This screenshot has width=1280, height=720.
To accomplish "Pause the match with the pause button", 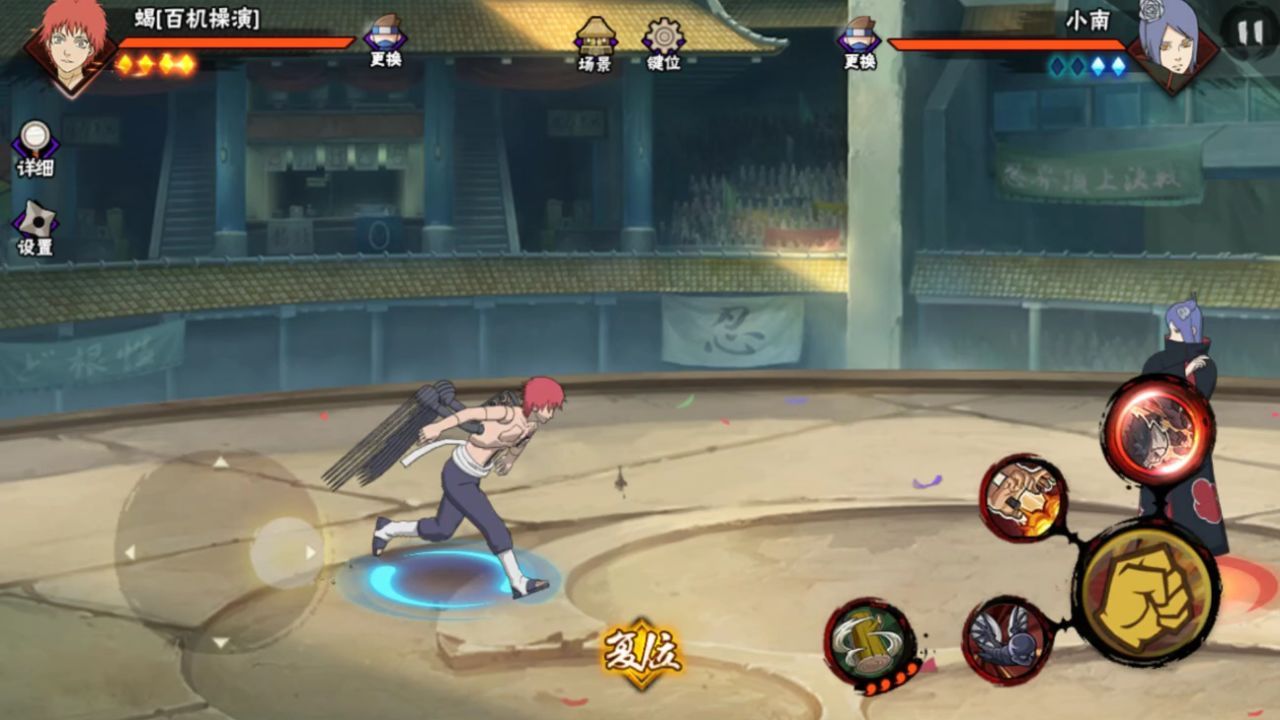I will pyautogui.click(x=1250, y=32).
